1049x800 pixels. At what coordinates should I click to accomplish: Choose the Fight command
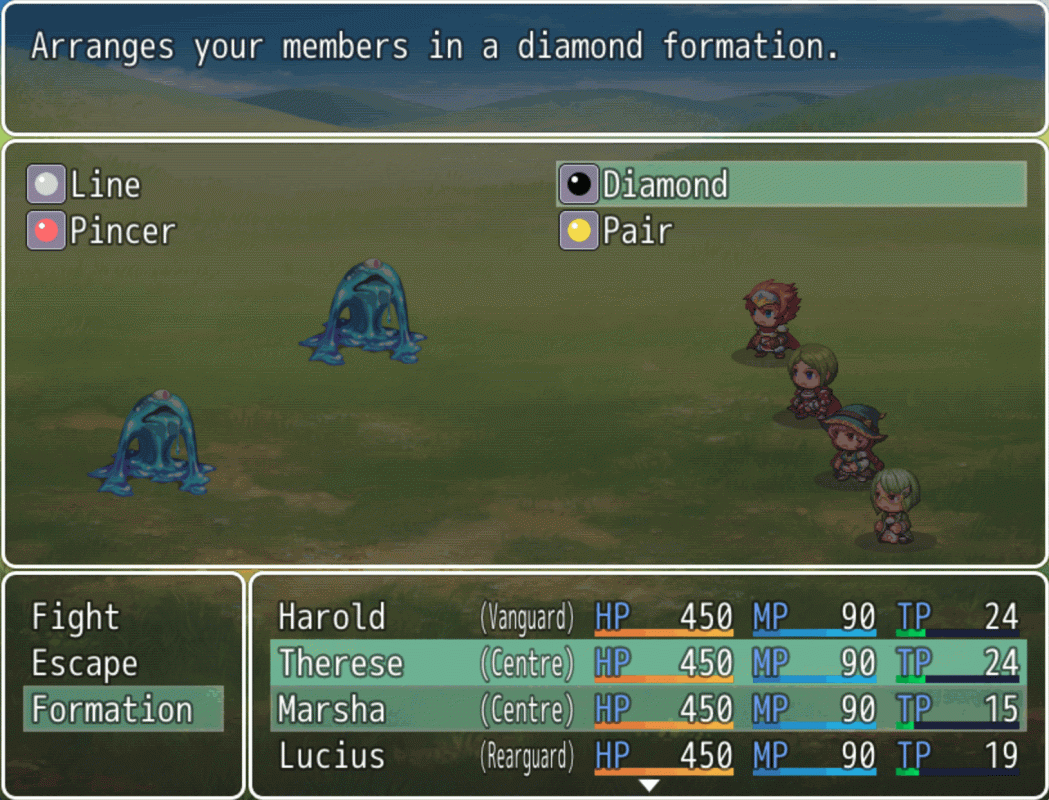pyautogui.click(x=75, y=617)
